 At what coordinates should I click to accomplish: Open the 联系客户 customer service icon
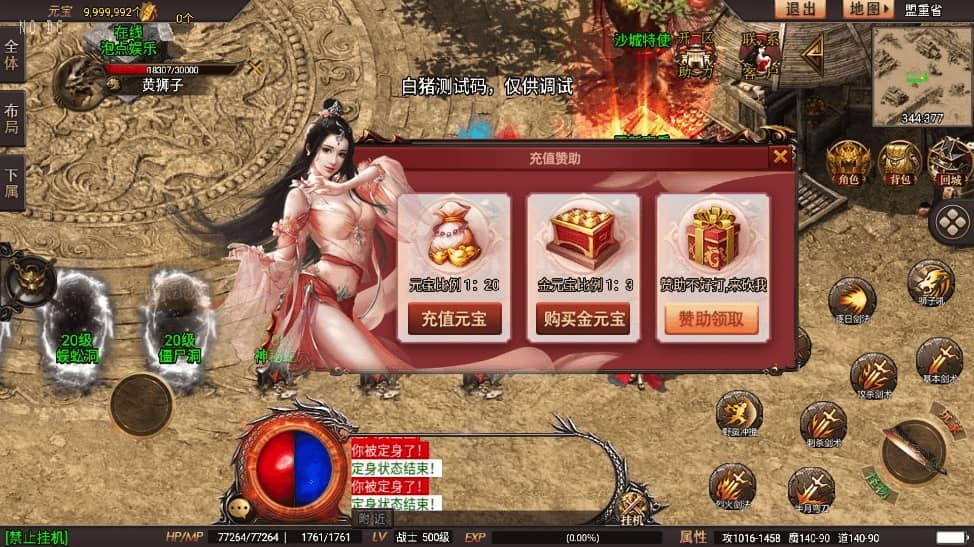coord(761,54)
